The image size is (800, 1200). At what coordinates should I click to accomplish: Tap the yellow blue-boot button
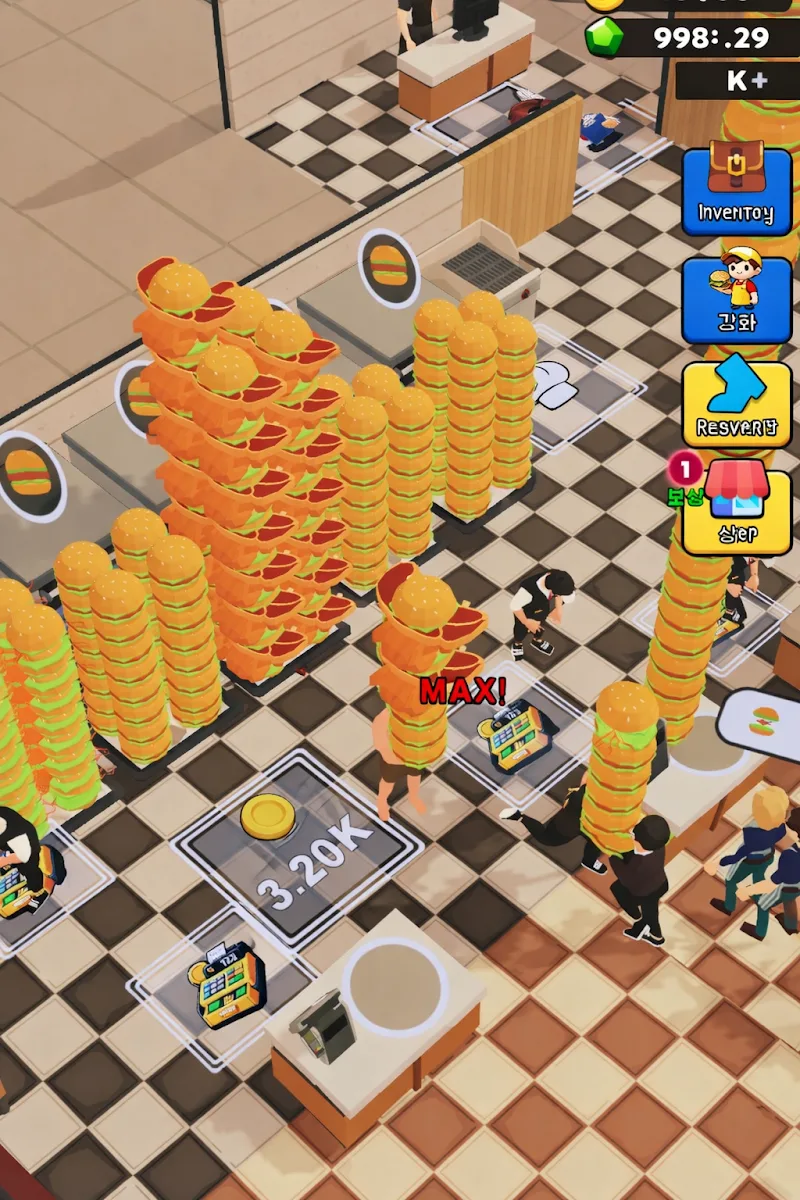pyautogui.click(x=736, y=402)
